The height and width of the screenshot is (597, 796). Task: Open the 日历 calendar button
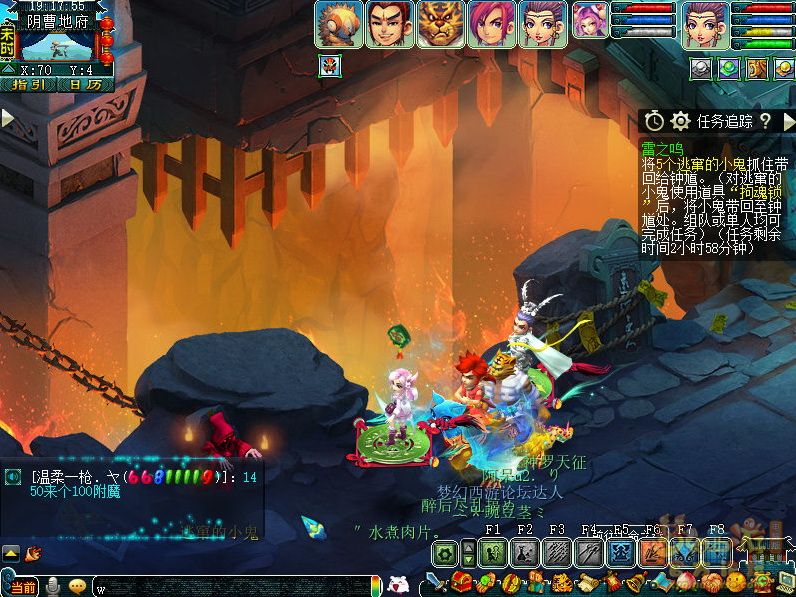coord(84,84)
